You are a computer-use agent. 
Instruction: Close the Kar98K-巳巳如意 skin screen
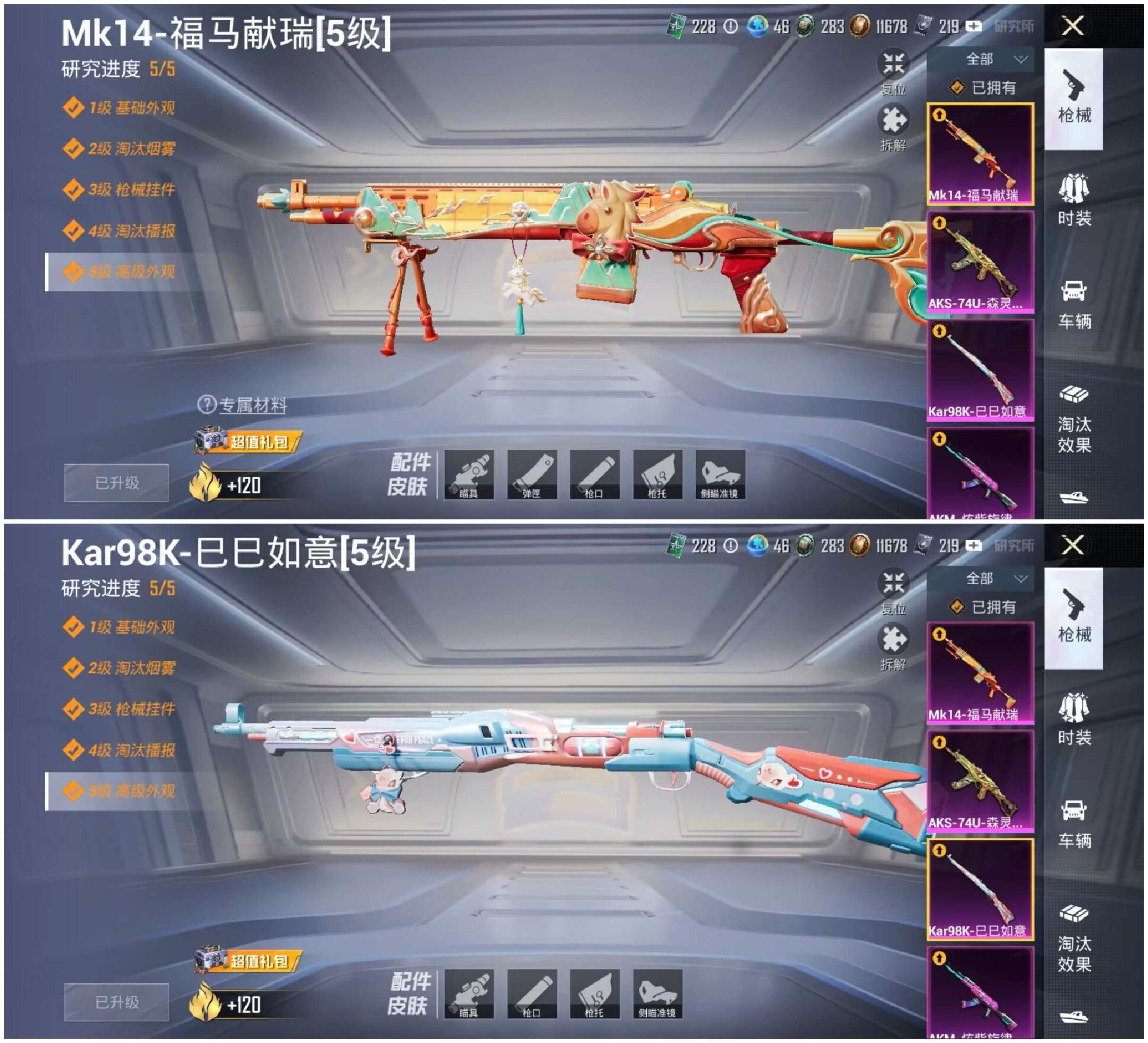point(1073,545)
